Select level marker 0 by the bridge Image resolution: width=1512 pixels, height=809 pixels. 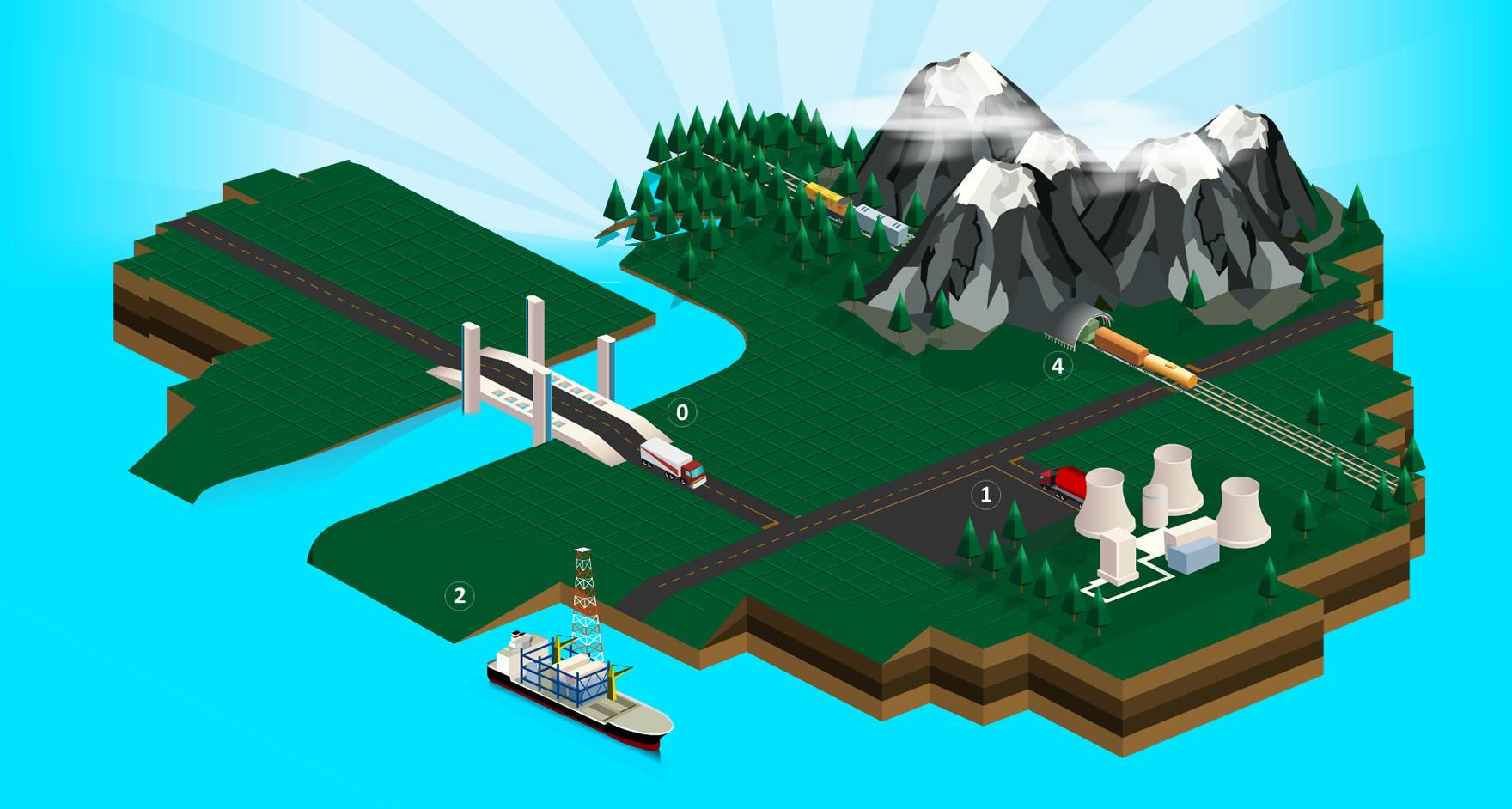click(682, 412)
